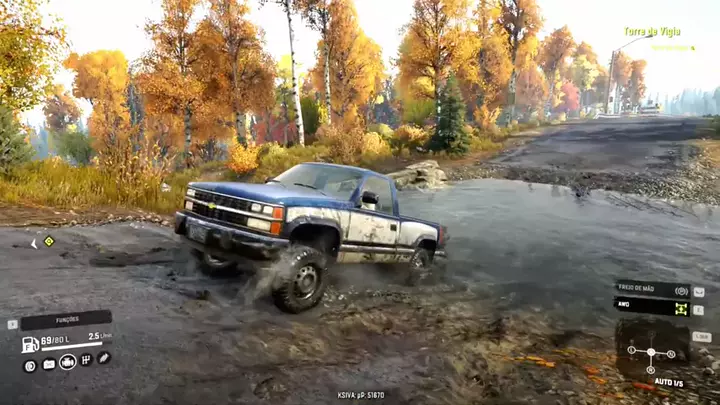Open the Funções panel
This screenshot has height=405, width=720.
click(66, 320)
